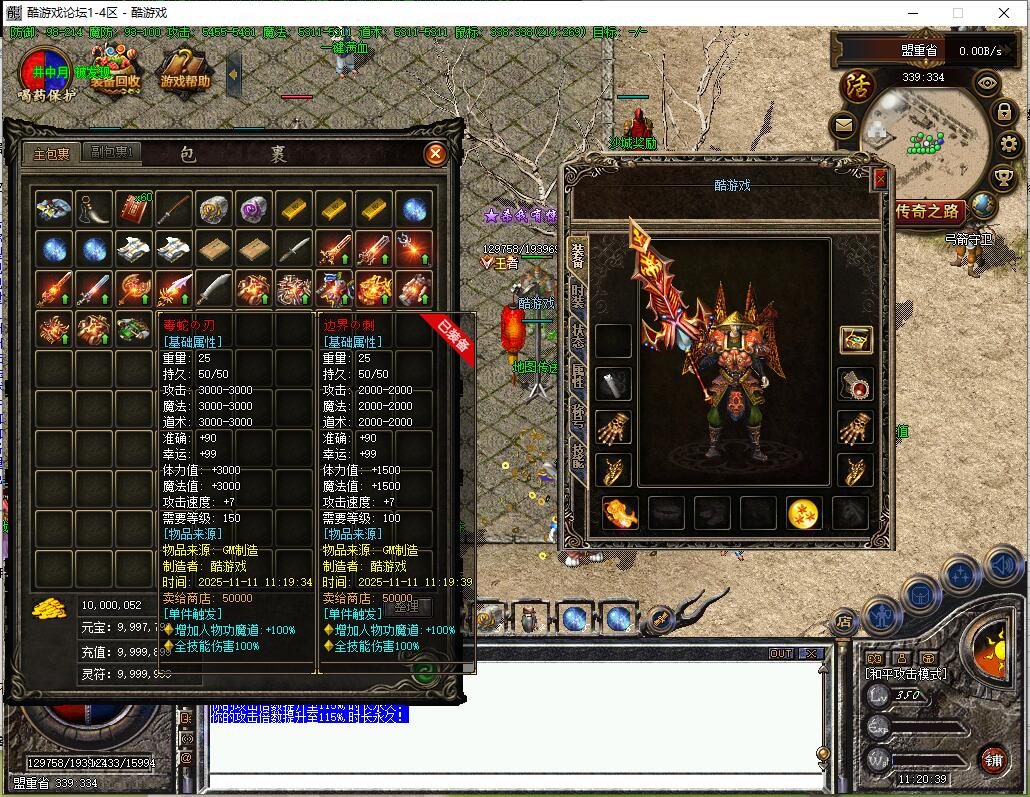This screenshot has height=797, width=1030.
Task: Open the 属性 attributes tab
Action: click(577, 376)
